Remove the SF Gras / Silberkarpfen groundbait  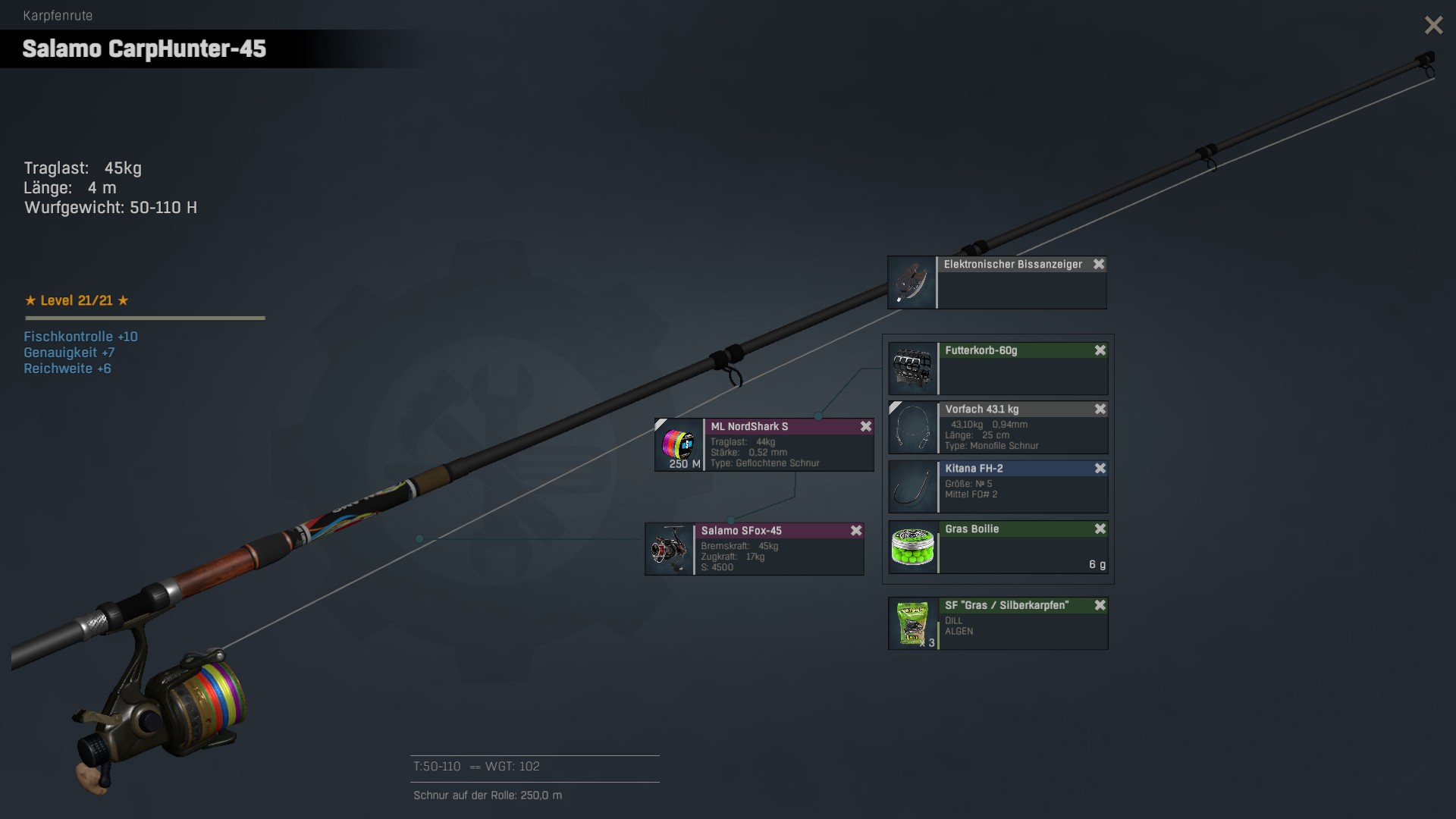[1100, 606]
